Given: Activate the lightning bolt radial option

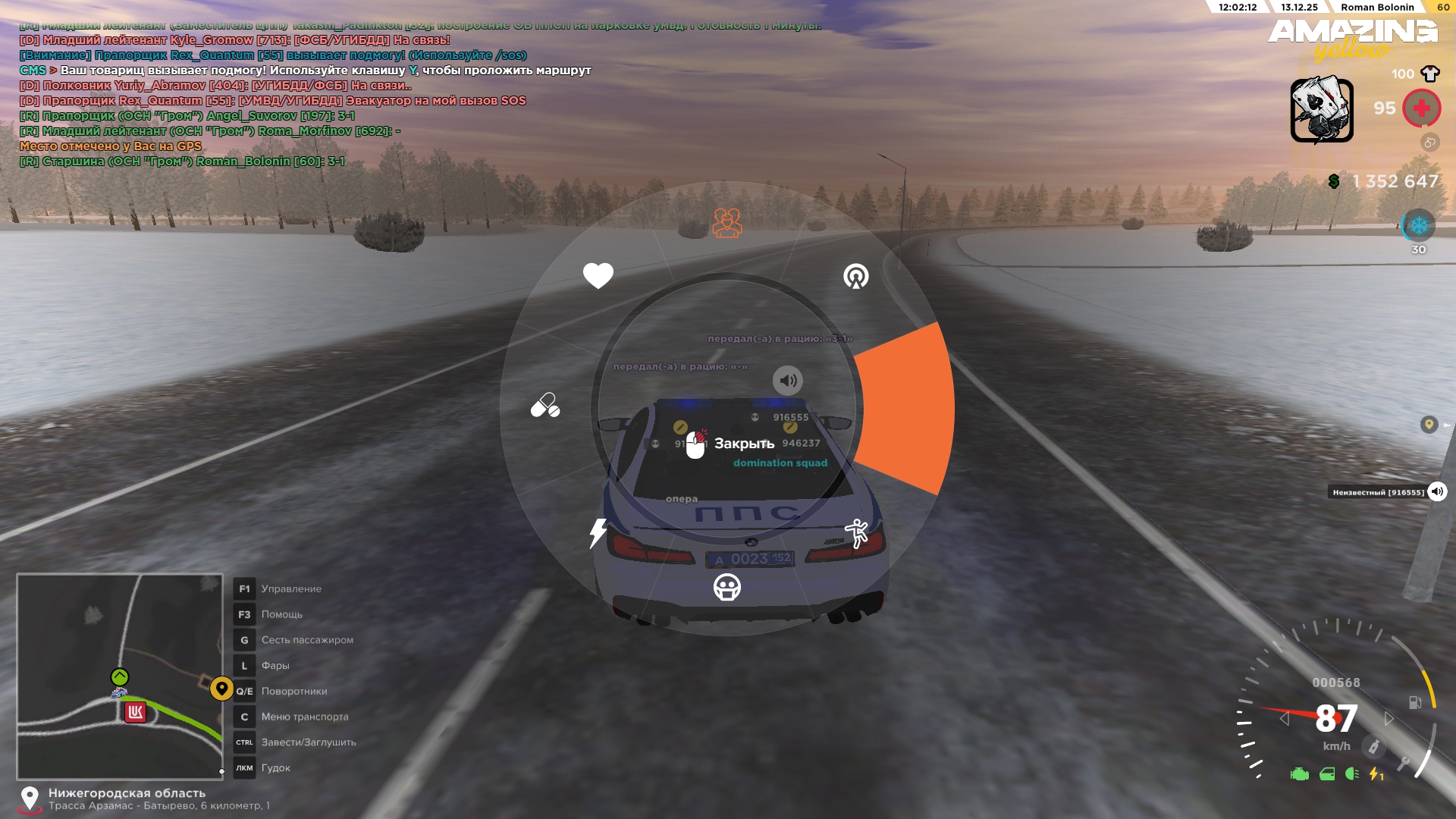Looking at the screenshot, I should point(598,532).
